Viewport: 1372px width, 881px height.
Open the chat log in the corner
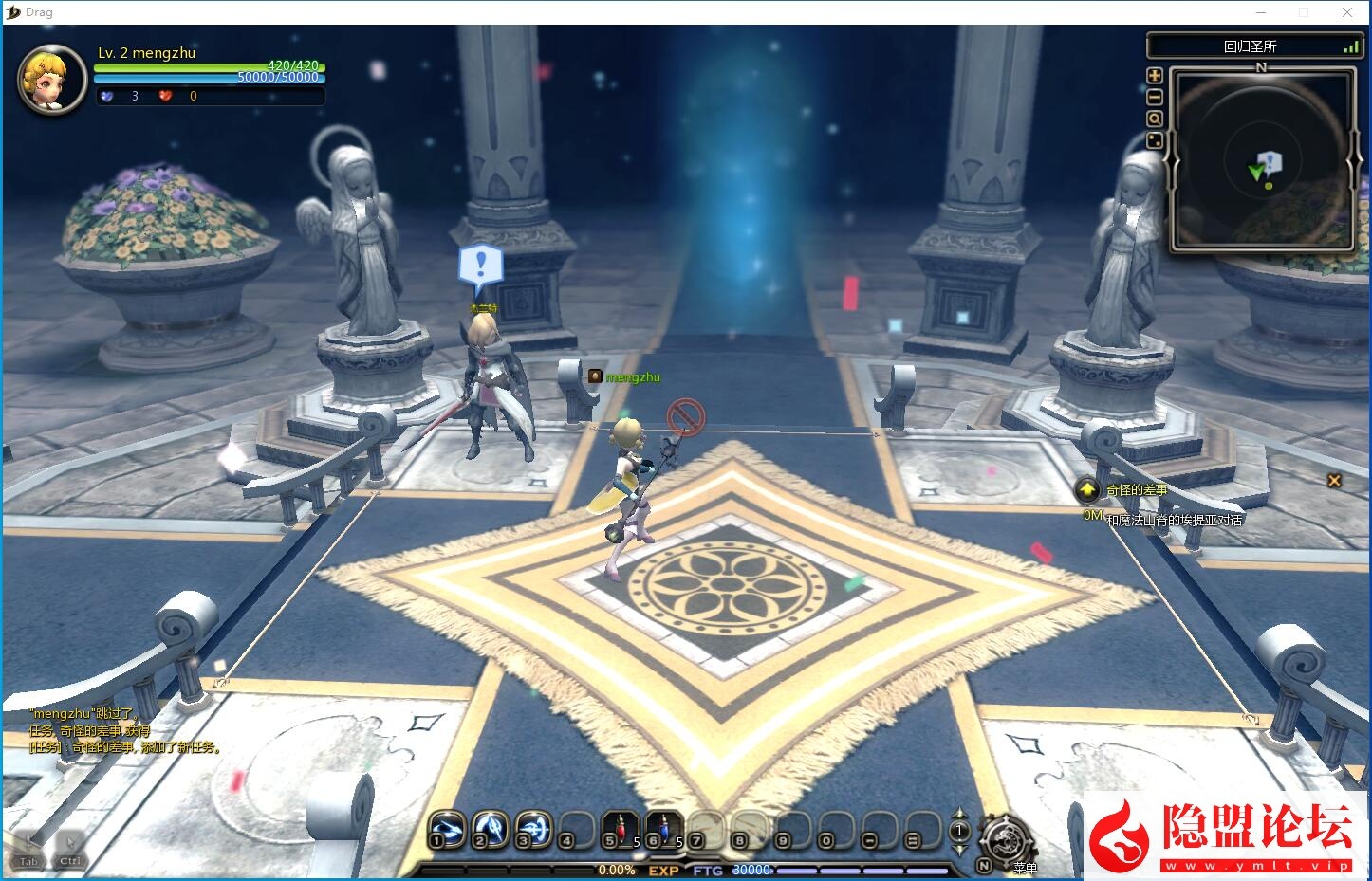125,730
